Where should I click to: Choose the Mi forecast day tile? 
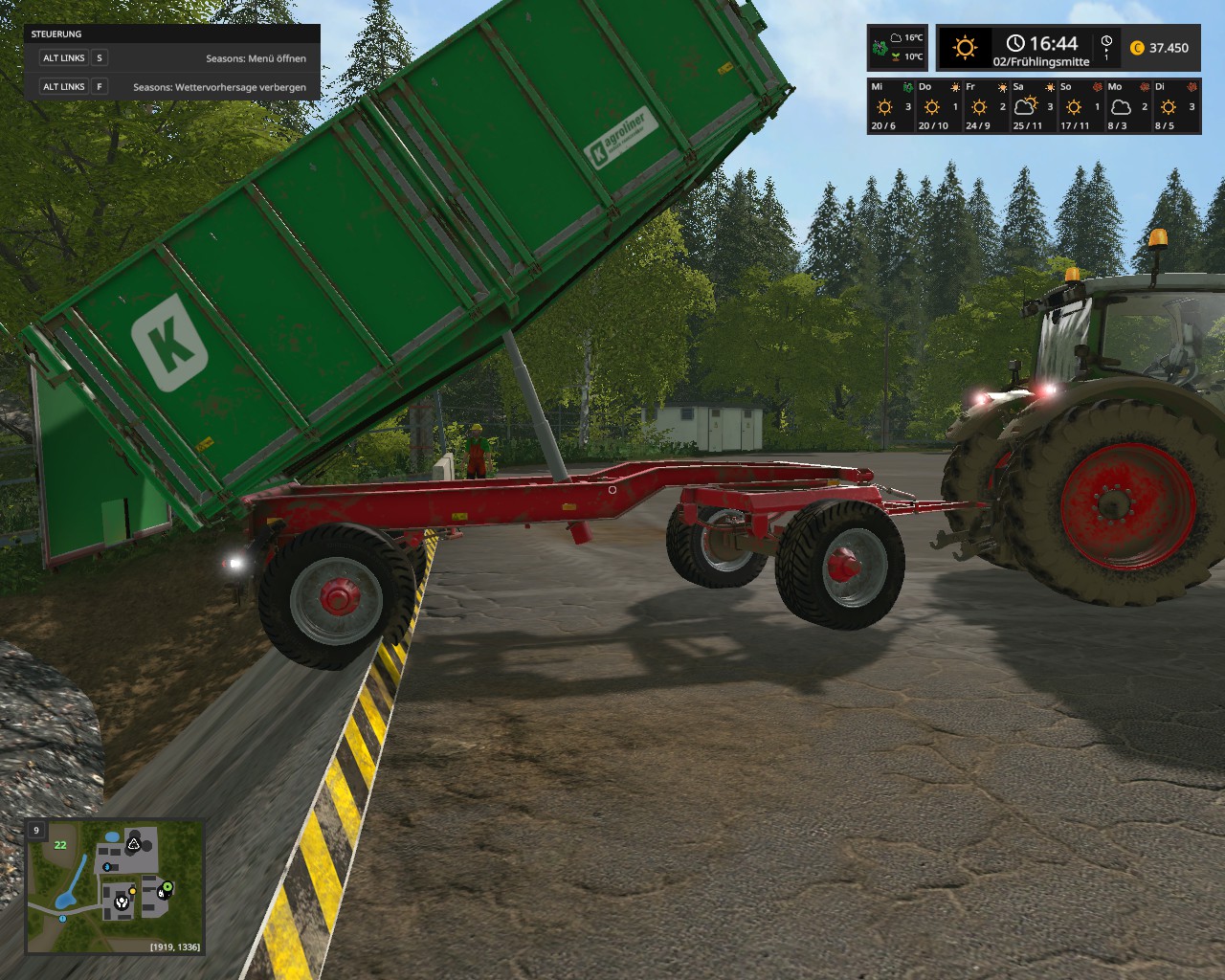(x=890, y=106)
